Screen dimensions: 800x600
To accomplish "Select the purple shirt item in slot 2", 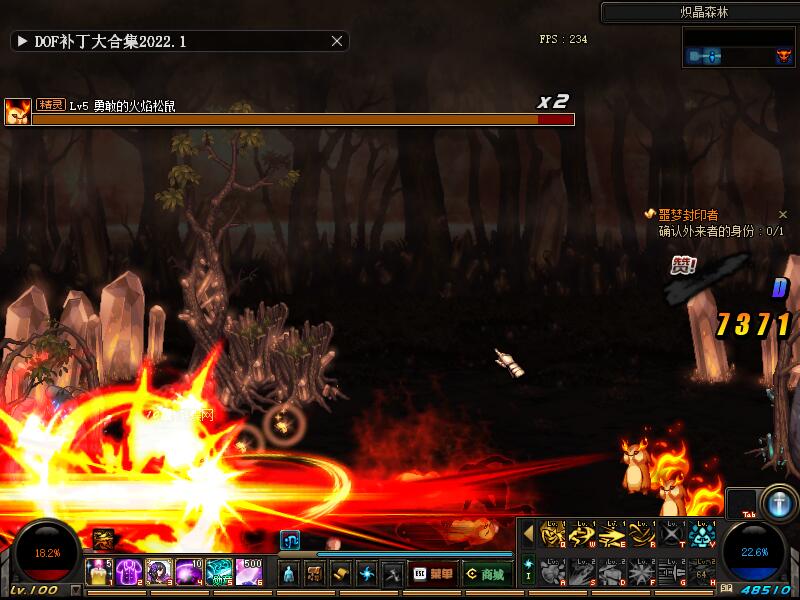I will [130, 572].
